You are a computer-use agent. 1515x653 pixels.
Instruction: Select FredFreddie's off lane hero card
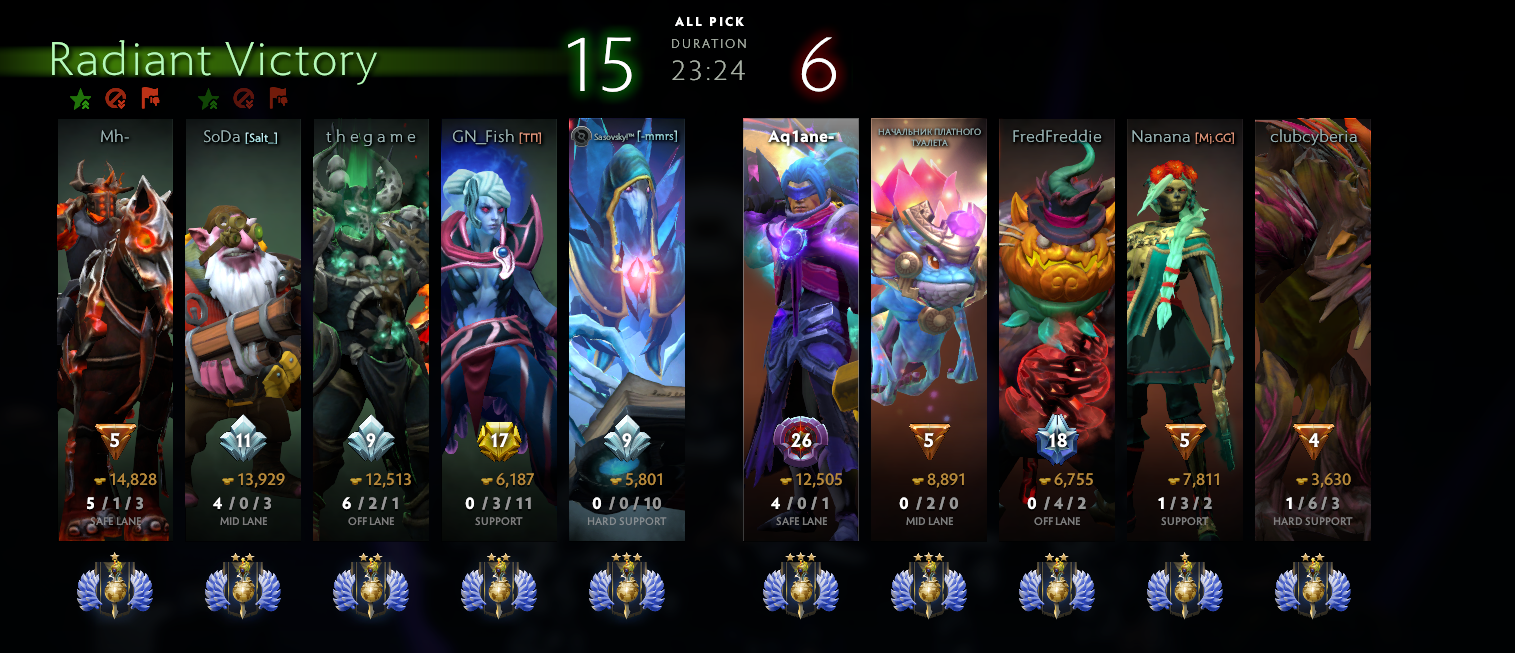(1057, 300)
